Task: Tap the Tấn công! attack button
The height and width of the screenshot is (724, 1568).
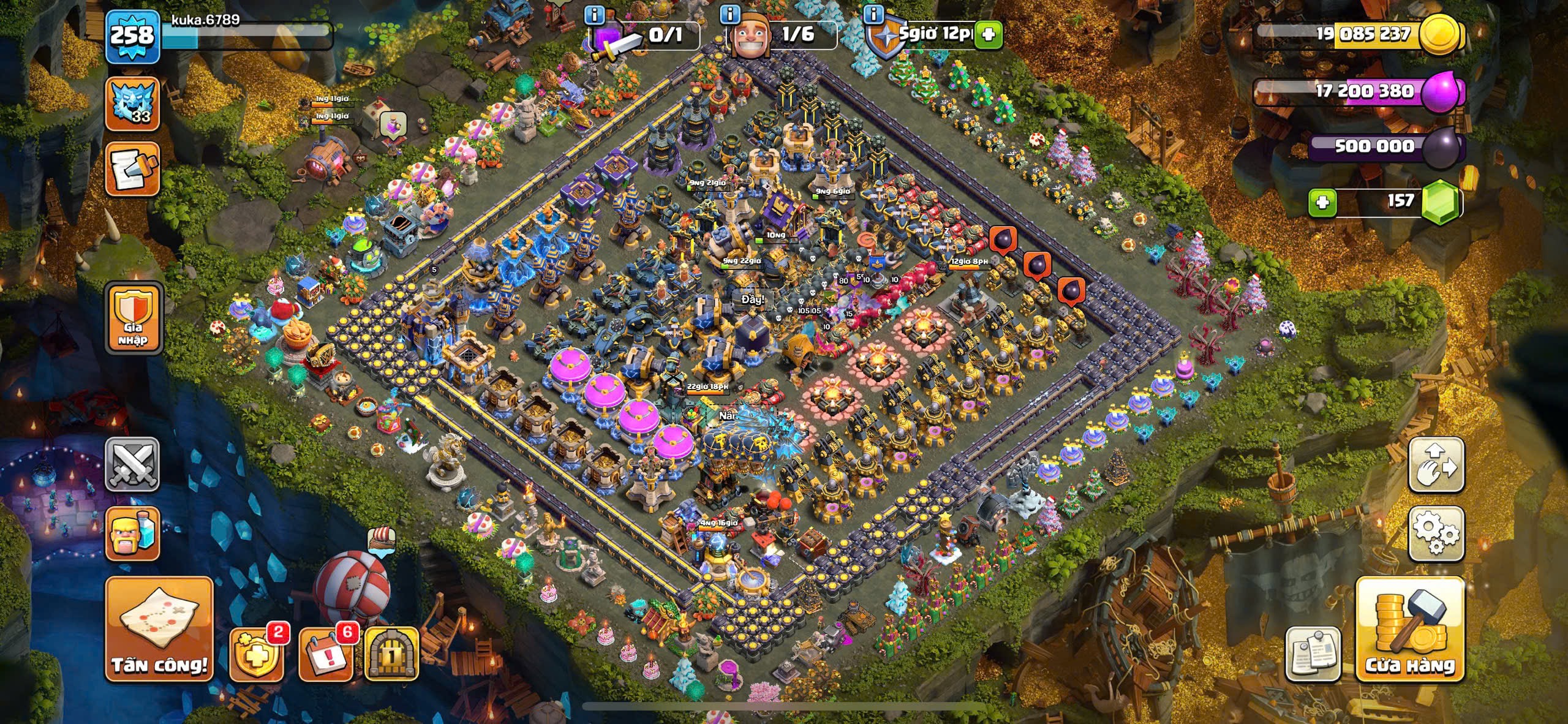Action: 159,628
